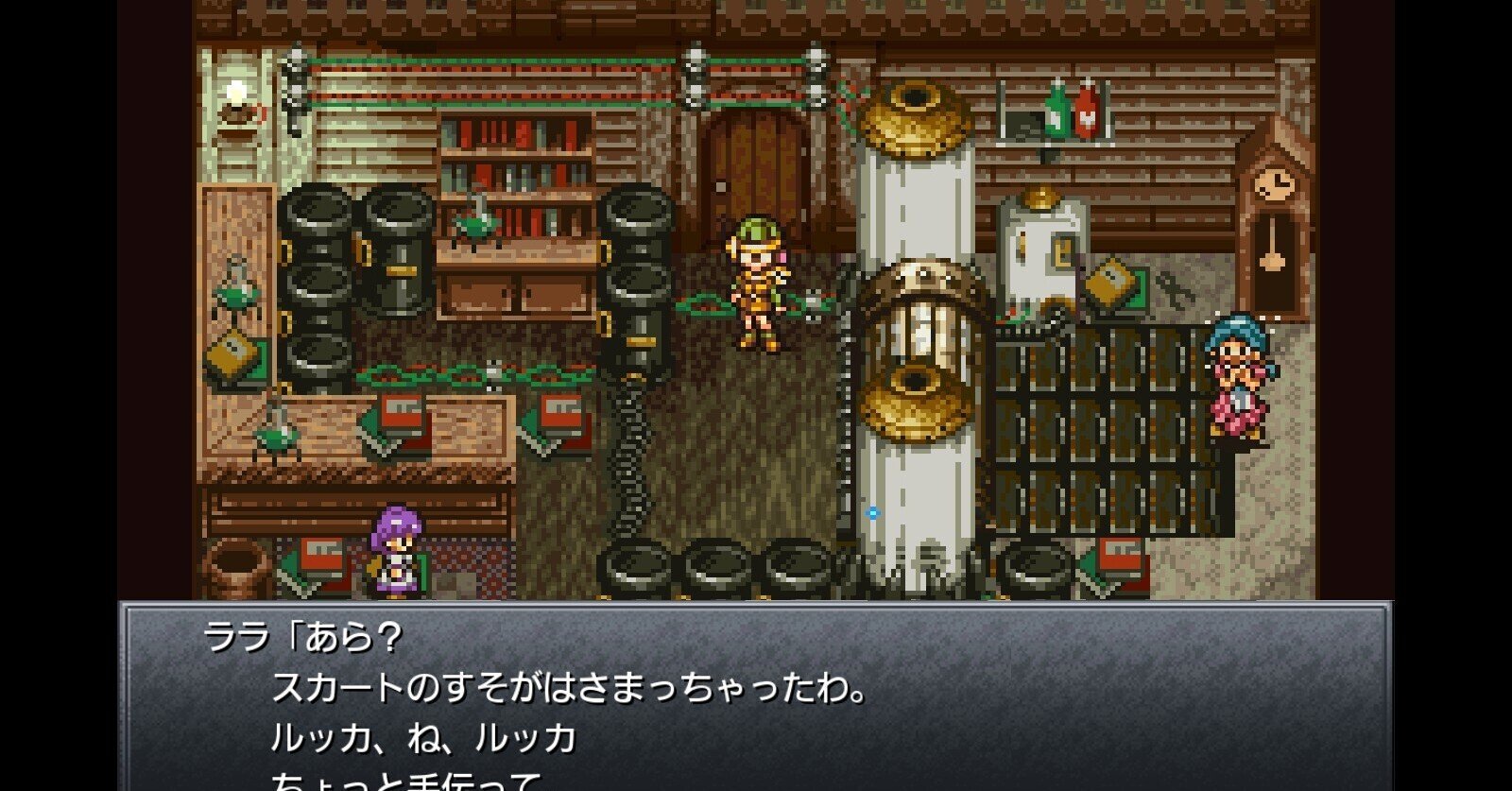Image resolution: width=1512 pixels, height=791 pixels.
Task: Click the green potted plant near Lucca
Action: (x=704, y=307)
